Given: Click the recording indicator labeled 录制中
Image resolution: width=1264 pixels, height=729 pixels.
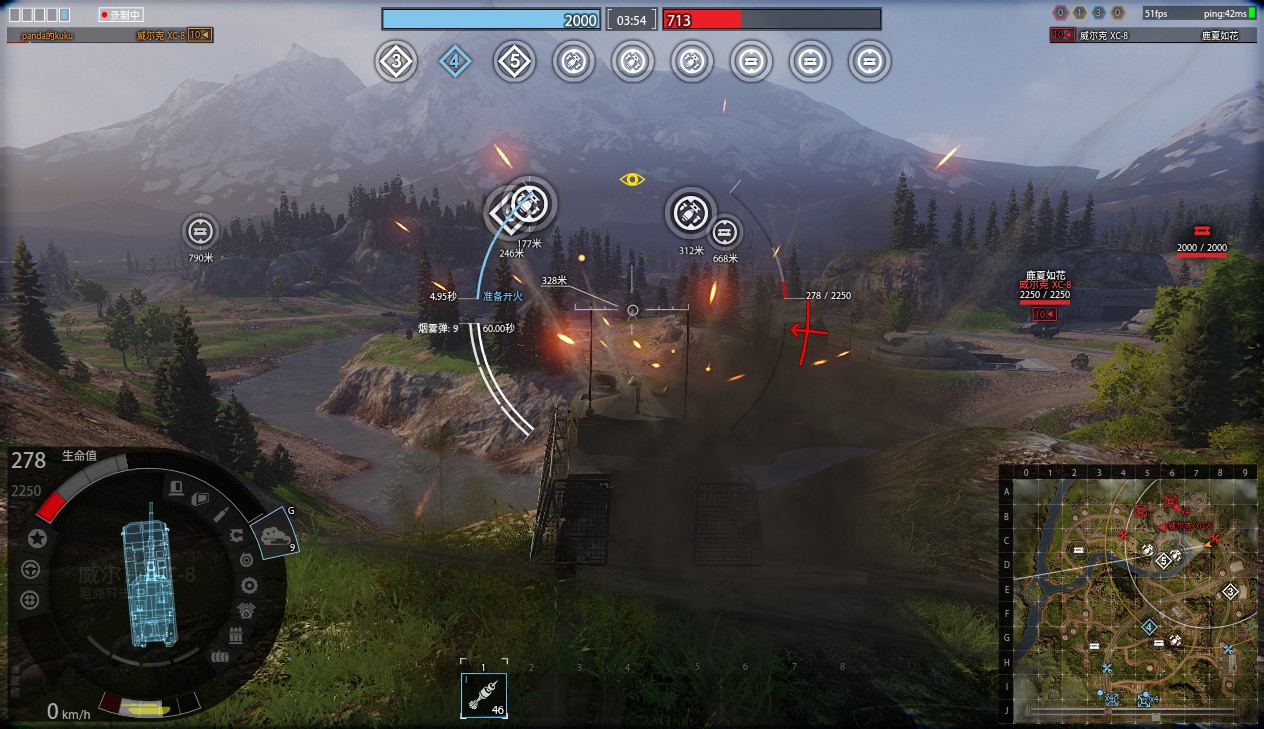Looking at the screenshot, I should click(x=121, y=15).
